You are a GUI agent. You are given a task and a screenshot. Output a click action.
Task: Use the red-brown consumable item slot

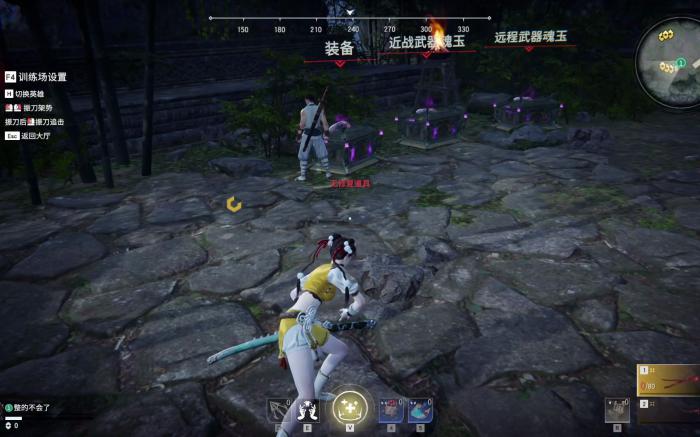(x=390, y=409)
